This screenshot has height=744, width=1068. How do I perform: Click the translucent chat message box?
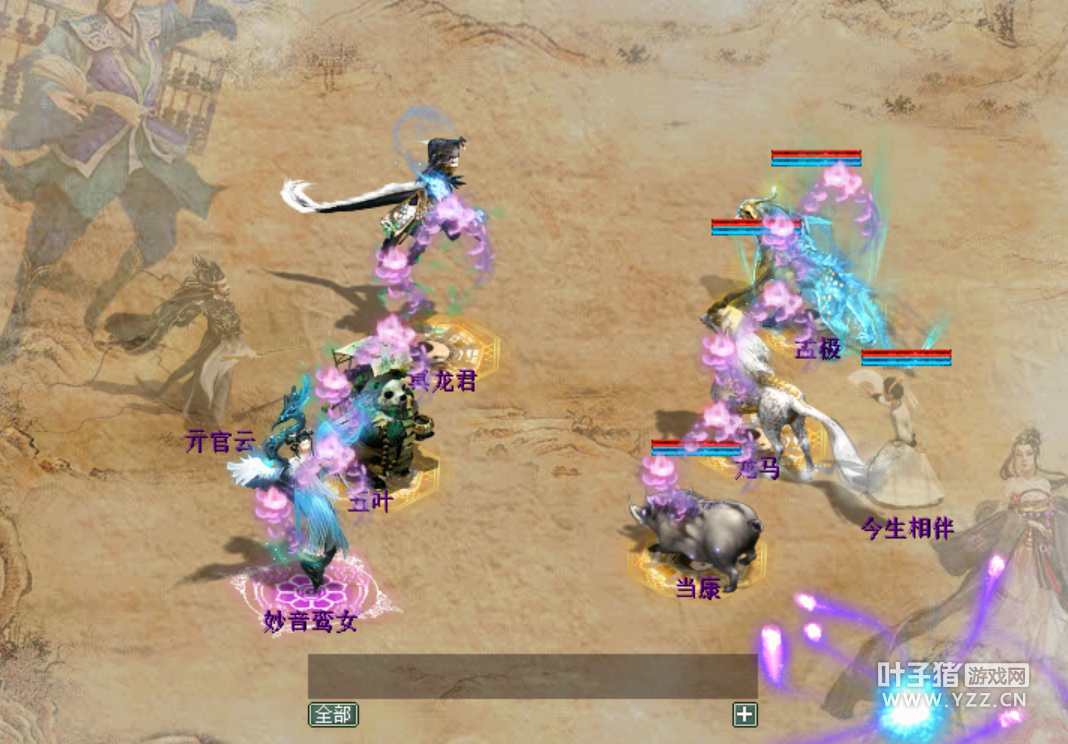(532, 676)
